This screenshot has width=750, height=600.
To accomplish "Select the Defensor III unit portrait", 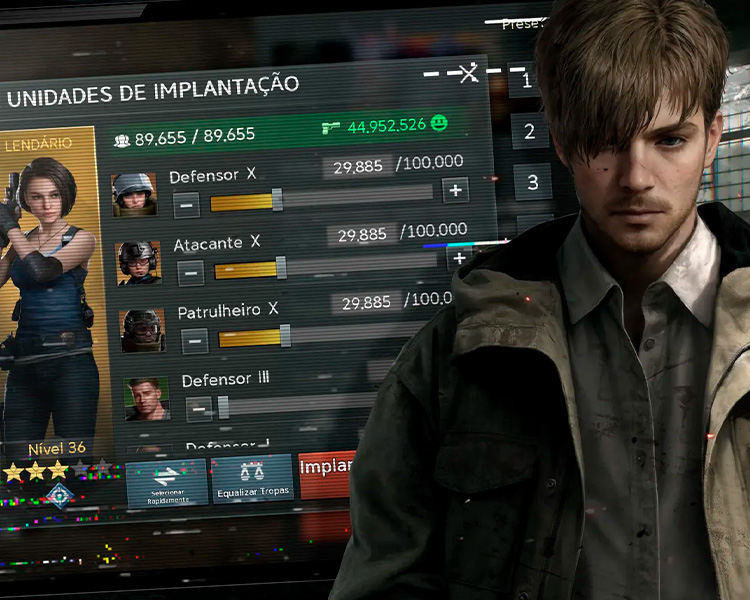I will point(146,398).
